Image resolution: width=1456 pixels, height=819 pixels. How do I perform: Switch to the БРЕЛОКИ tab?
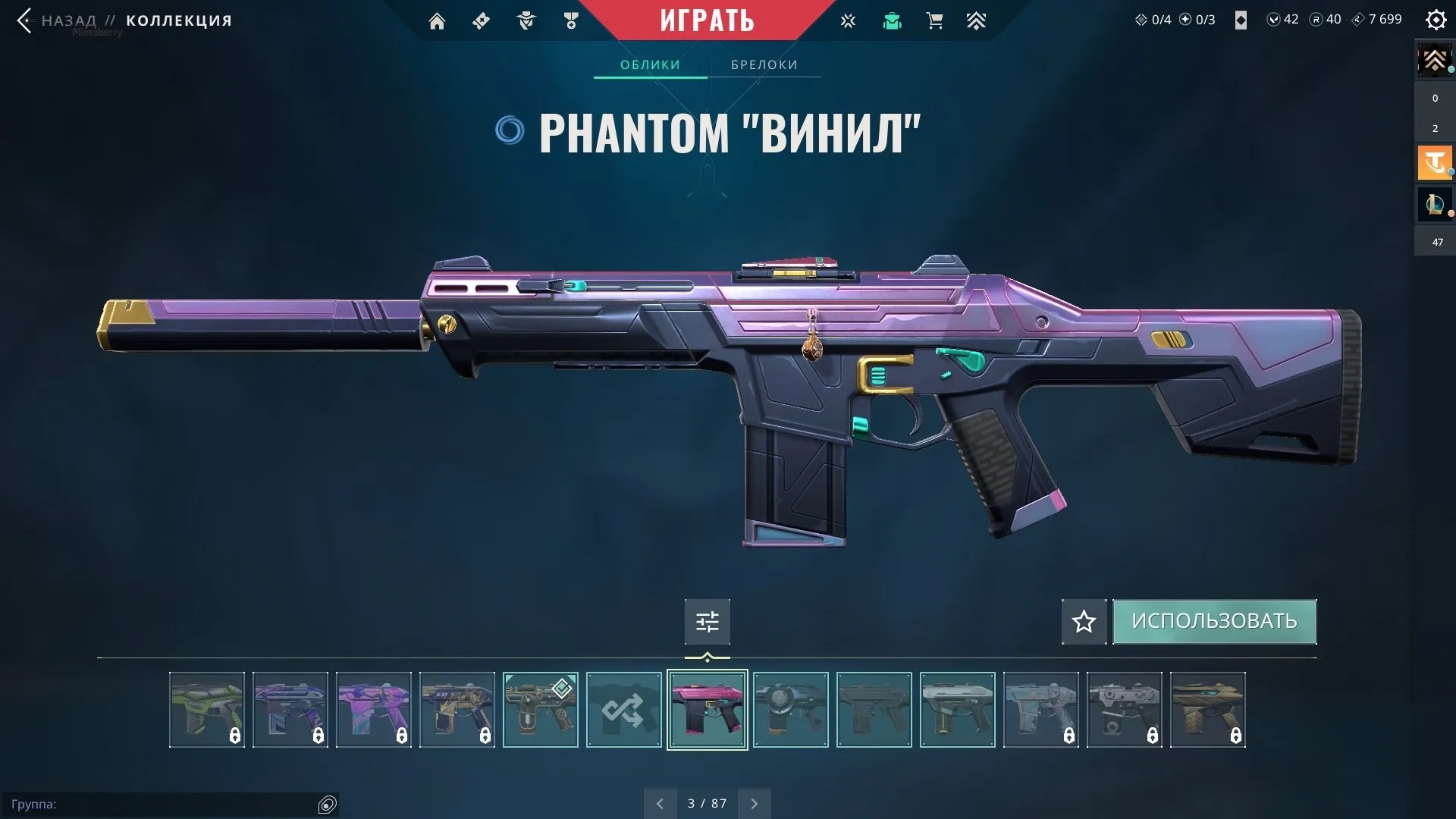(763, 64)
